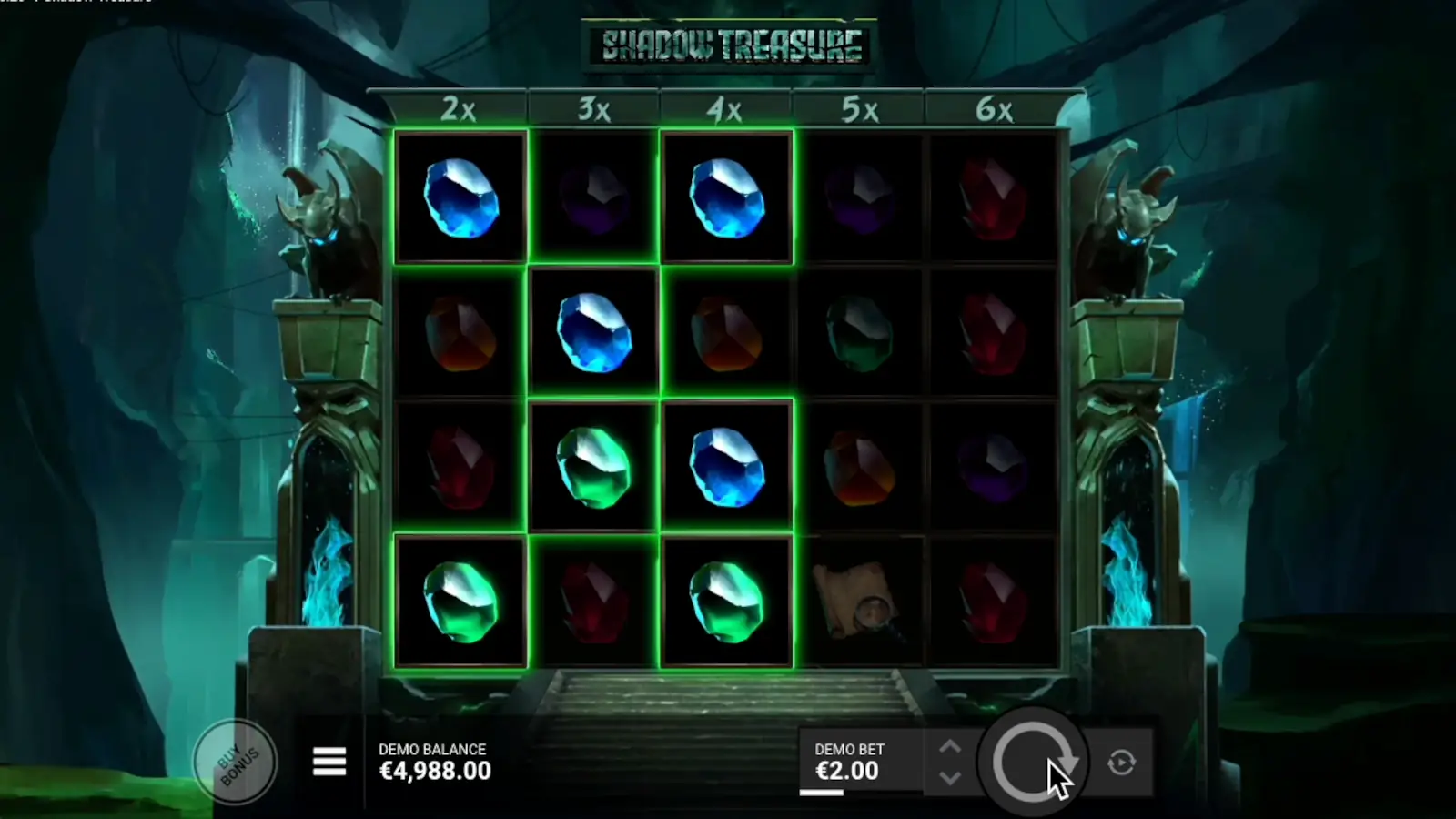1456x819 pixels.
Task: Click the green emerald on the bottom-left reel
Action: click(460, 599)
